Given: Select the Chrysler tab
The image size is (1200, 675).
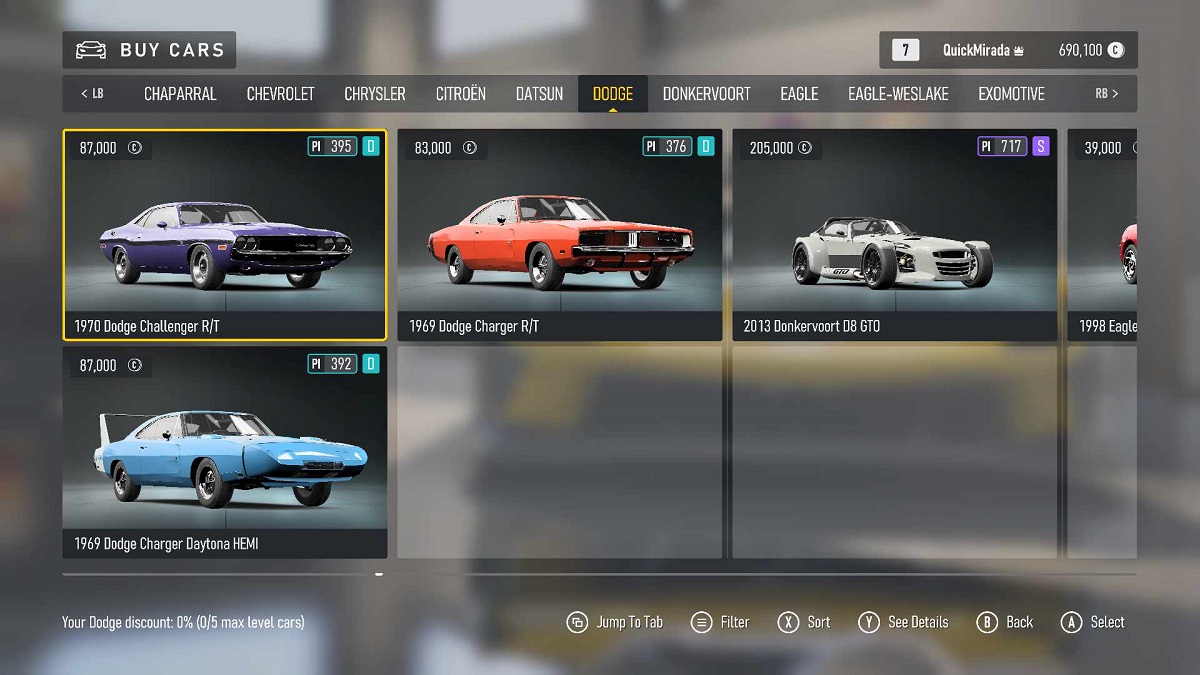Looking at the screenshot, I should pos(375,94).
